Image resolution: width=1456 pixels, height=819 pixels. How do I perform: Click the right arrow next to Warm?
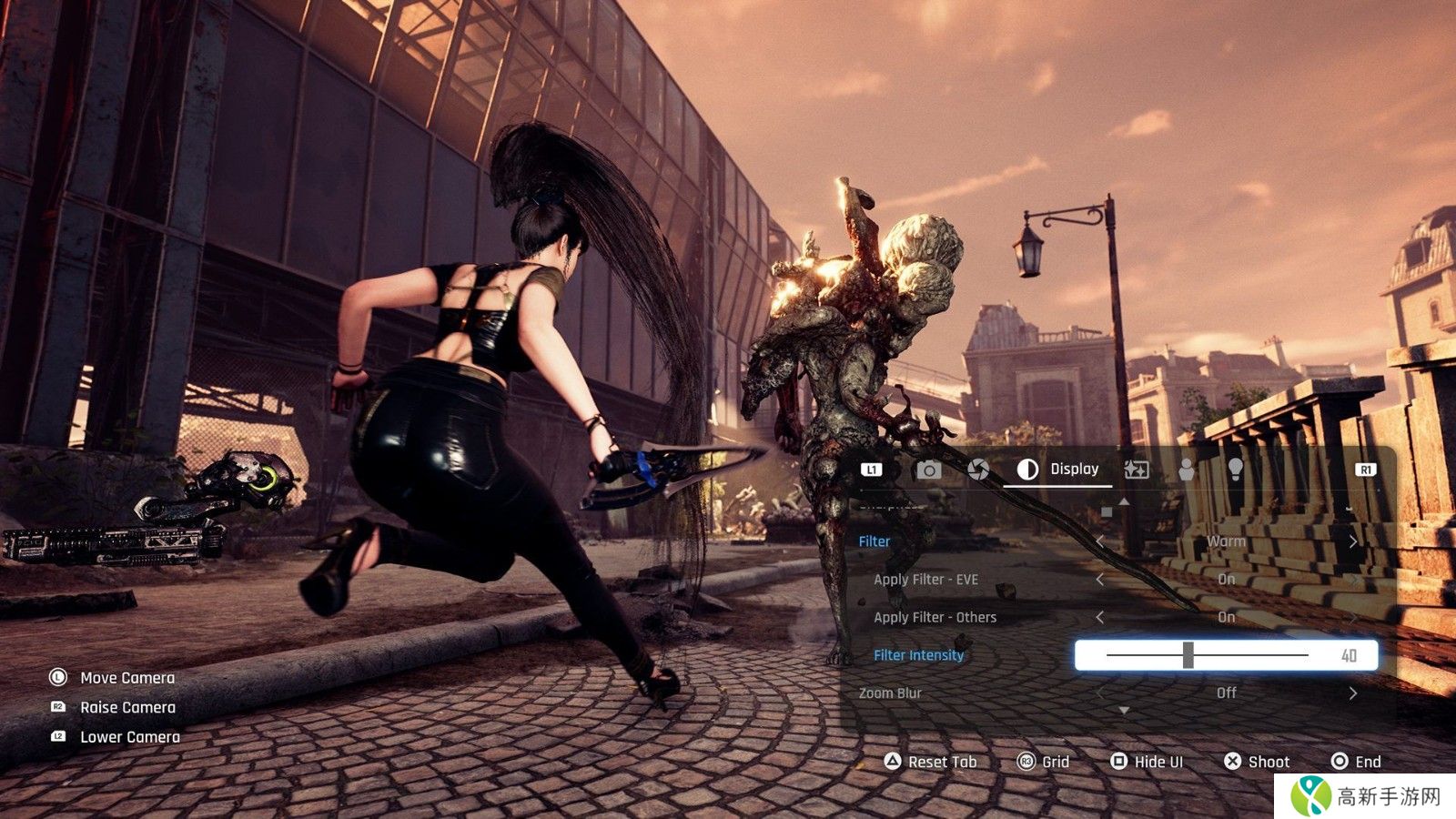point(1353,541)
